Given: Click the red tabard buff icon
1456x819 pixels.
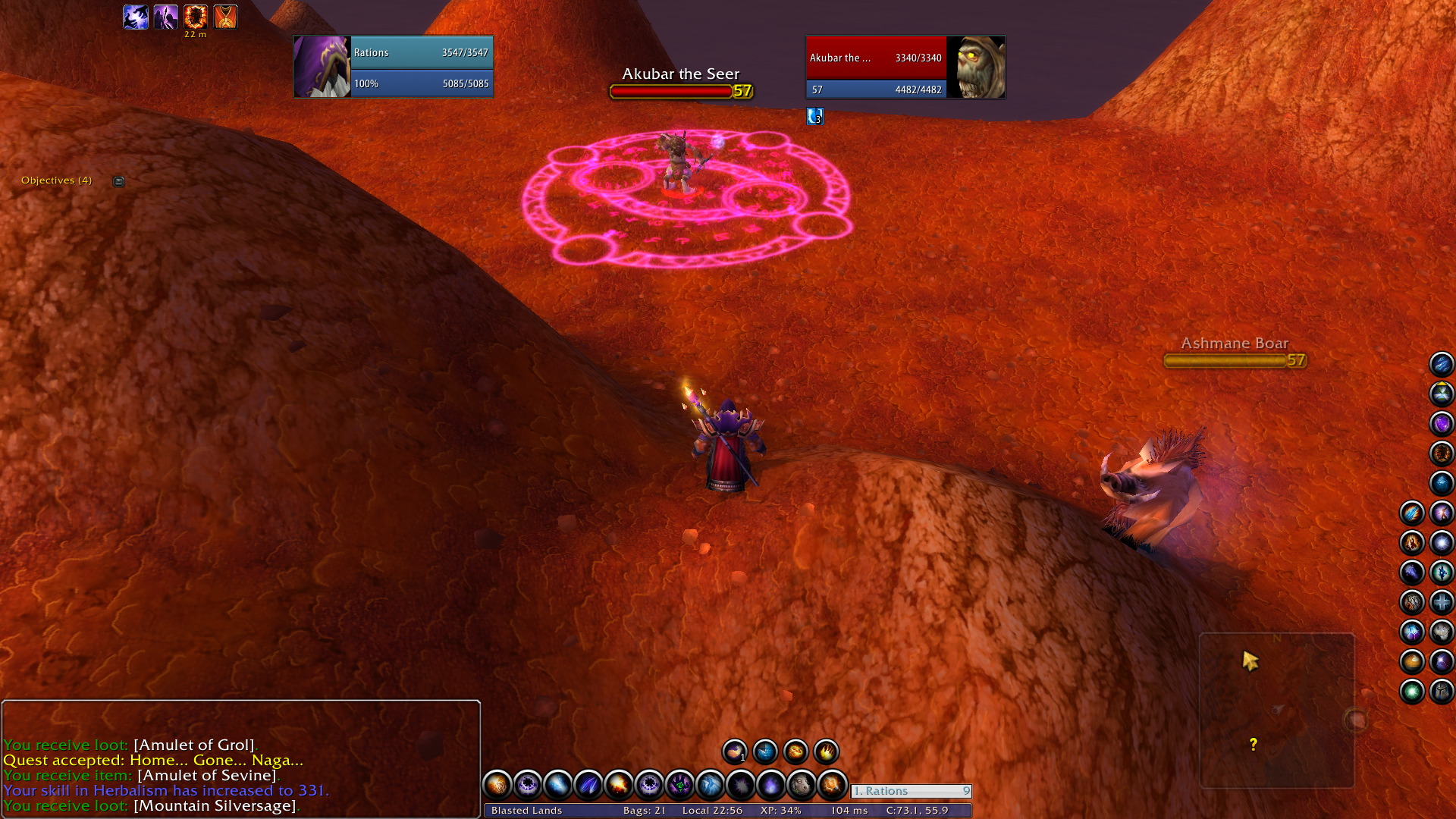Looking at the screenshot, I should [x=225, y=17].
